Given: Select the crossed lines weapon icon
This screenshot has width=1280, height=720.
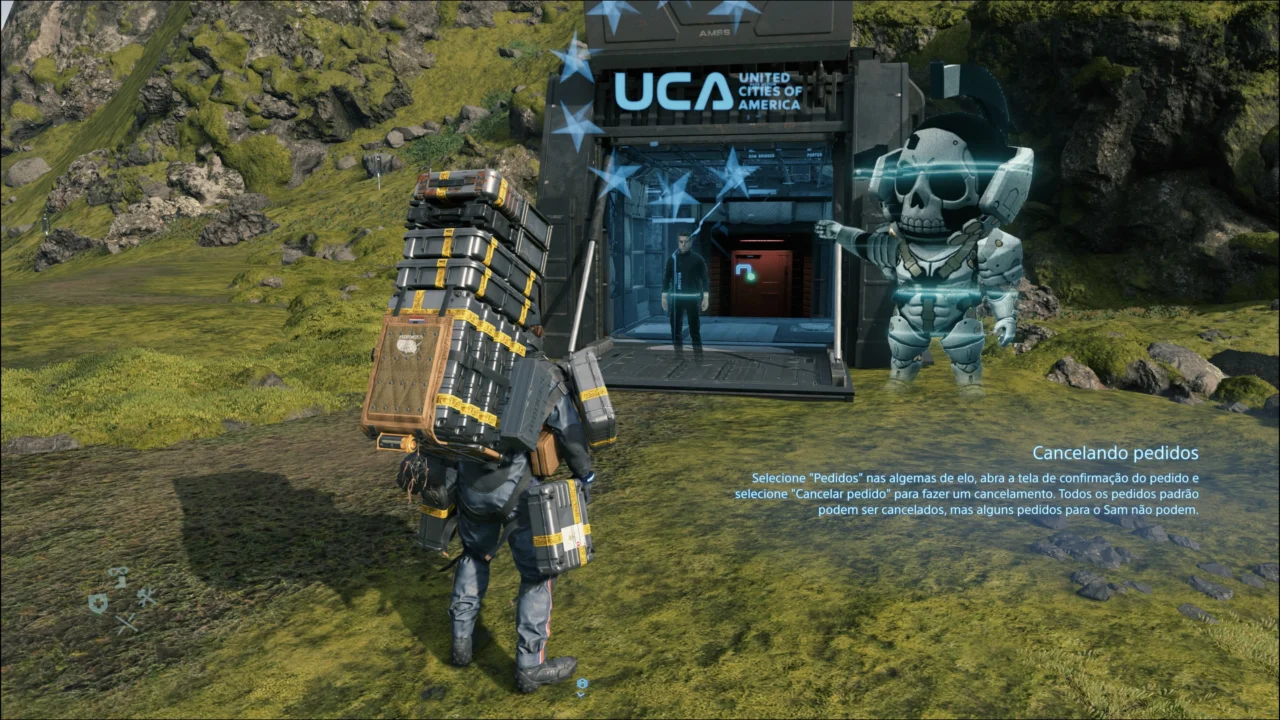Looking at the screenshot, I should tap(126, 624).
